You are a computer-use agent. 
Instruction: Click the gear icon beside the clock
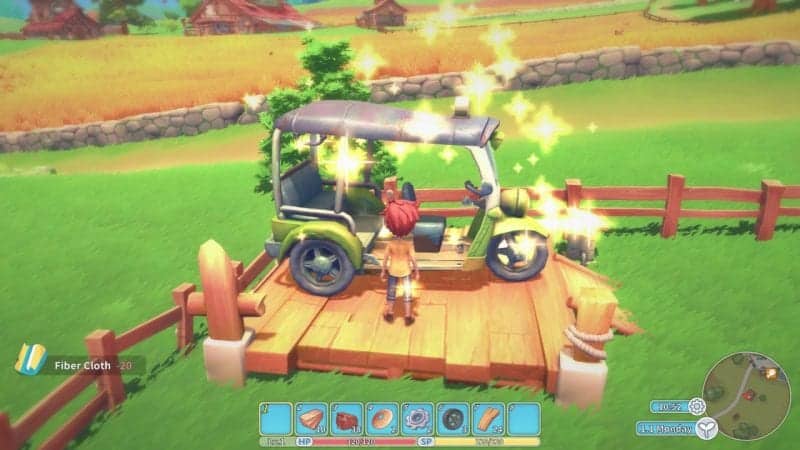coord(696,406)
